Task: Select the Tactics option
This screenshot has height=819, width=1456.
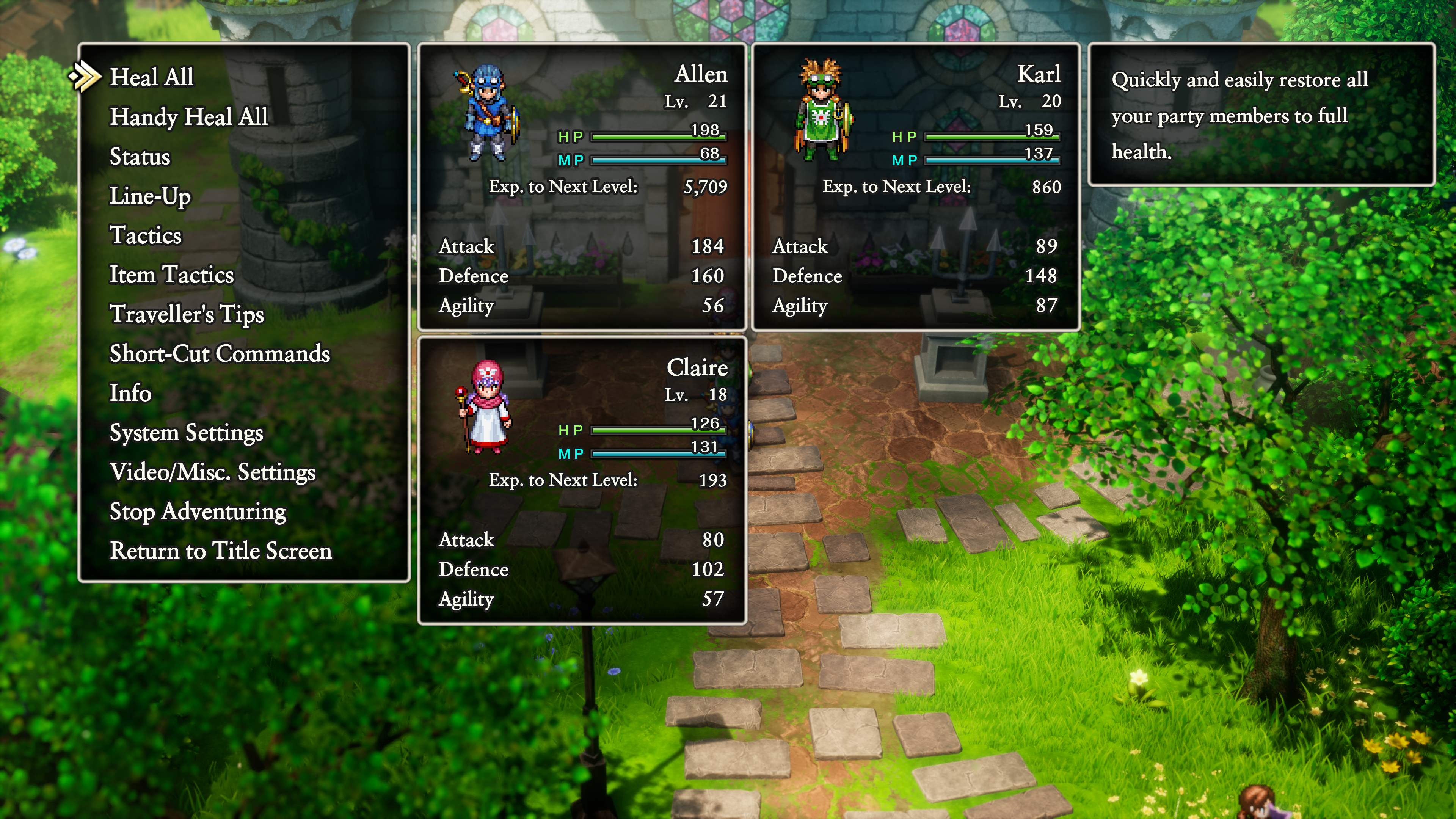Action: 145,235
